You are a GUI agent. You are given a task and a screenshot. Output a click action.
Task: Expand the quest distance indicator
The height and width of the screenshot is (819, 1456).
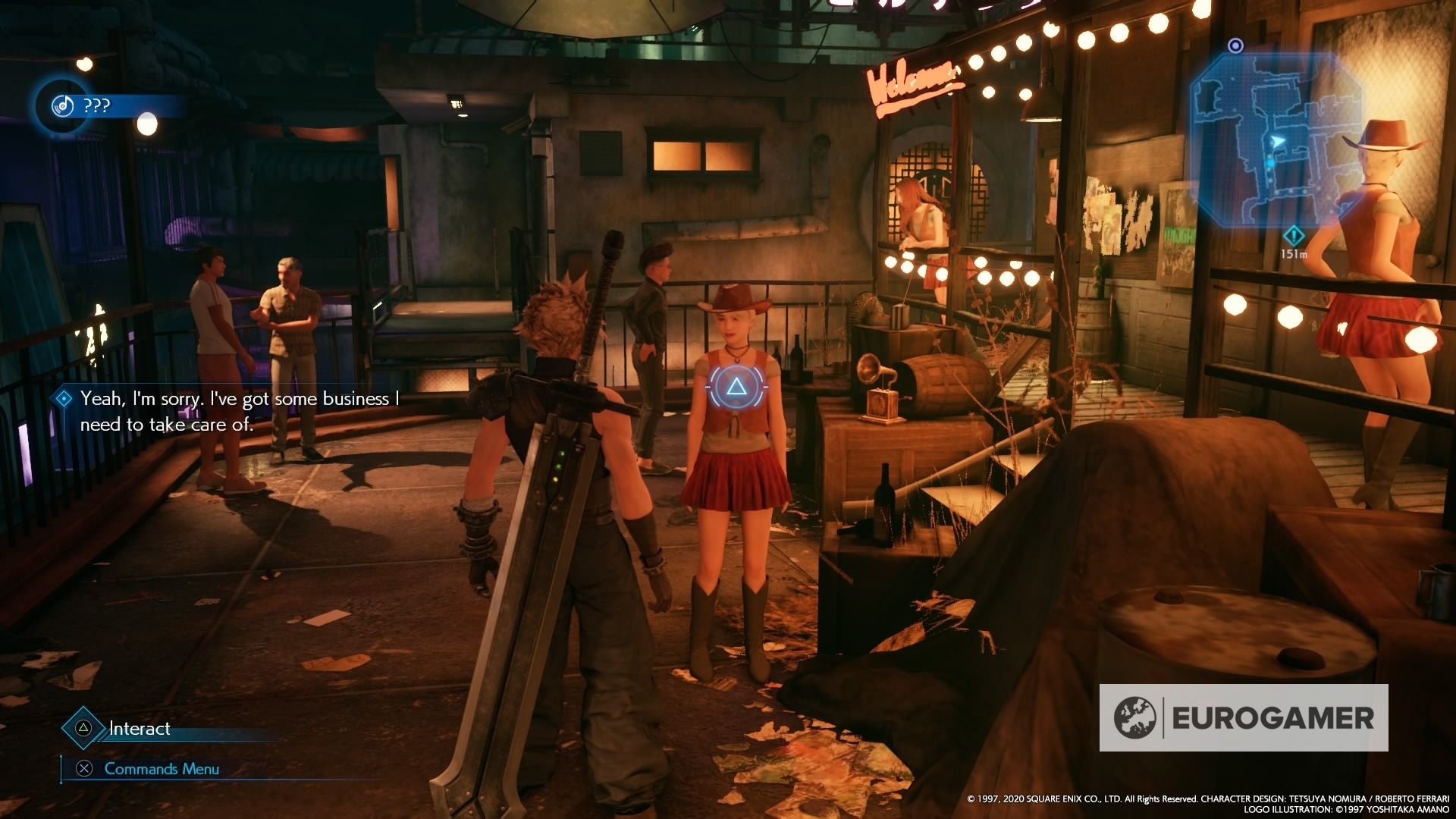pyautogui.click(x=1294, y=241)
